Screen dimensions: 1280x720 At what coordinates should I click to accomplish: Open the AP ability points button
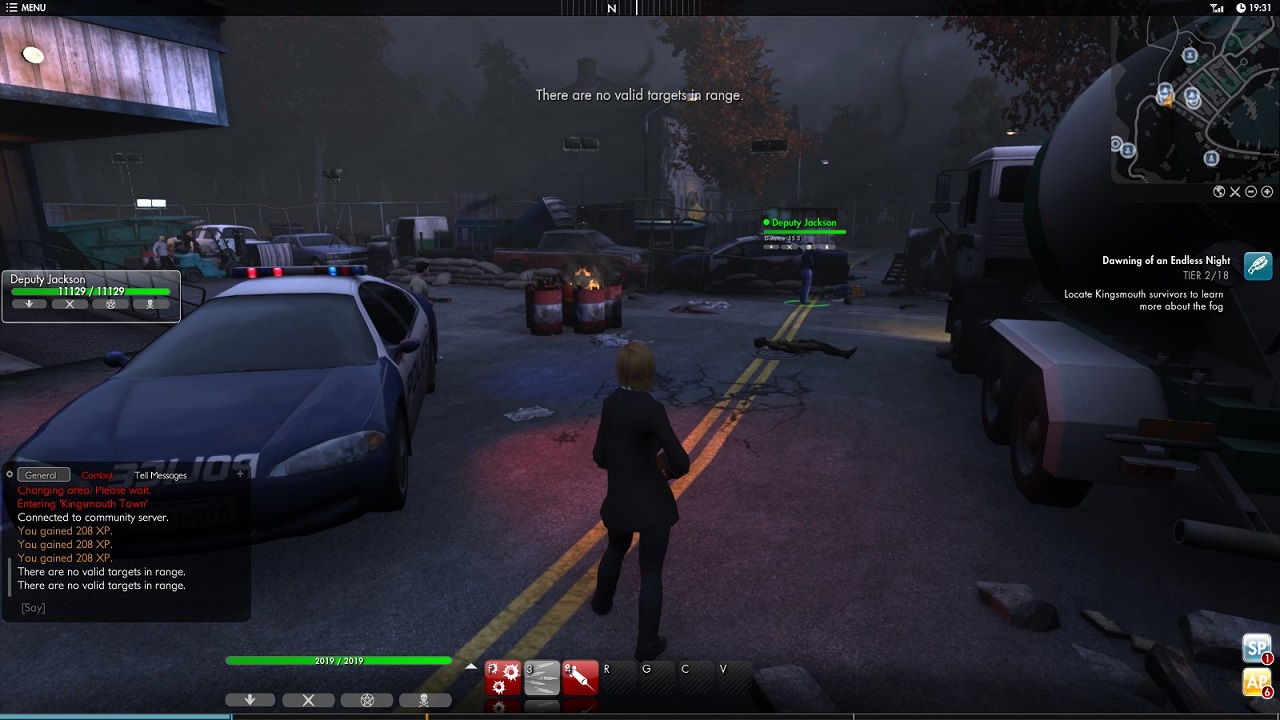1256,682
